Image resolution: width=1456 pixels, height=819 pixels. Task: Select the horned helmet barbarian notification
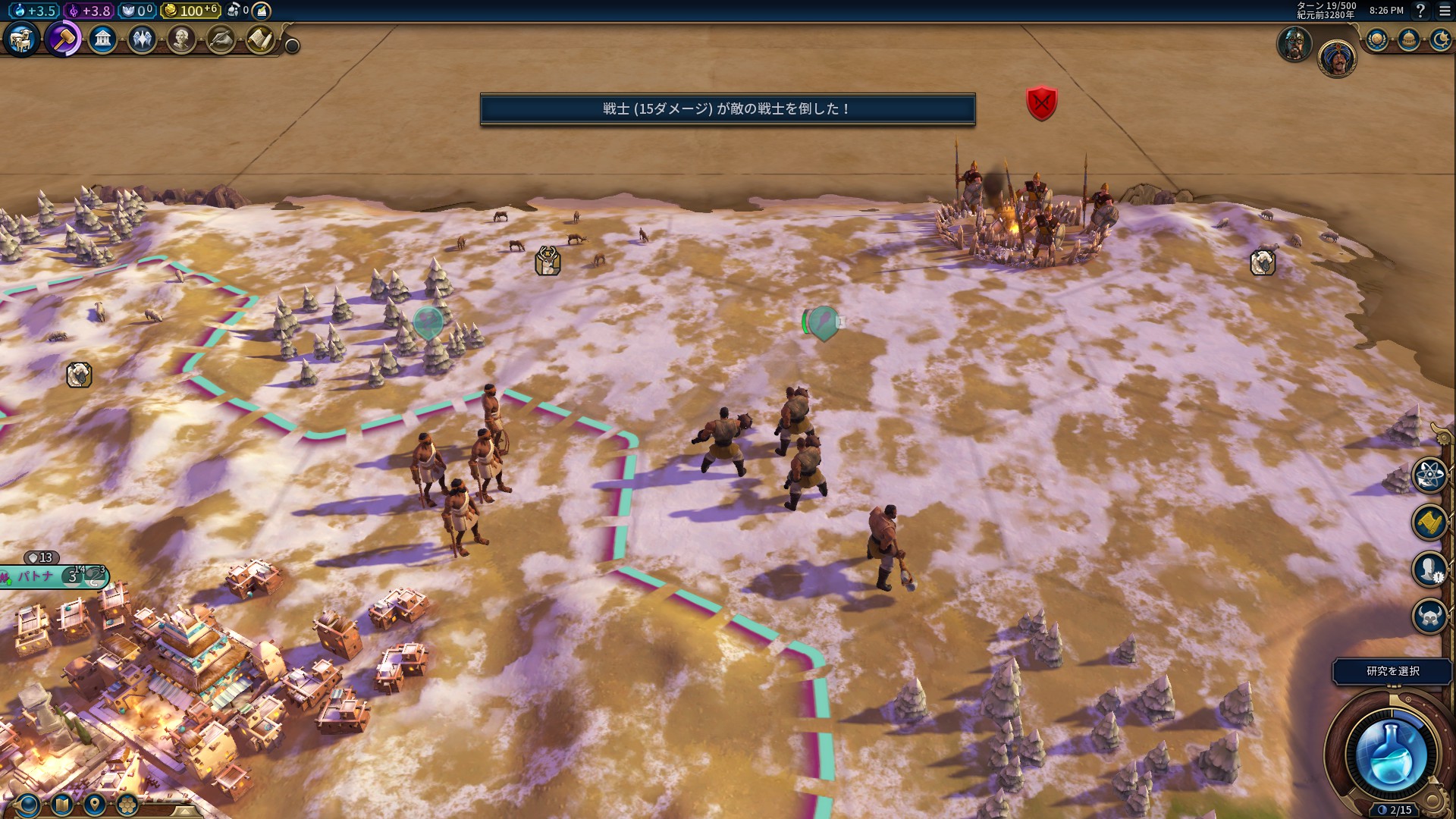click(x=1429, y=616)
